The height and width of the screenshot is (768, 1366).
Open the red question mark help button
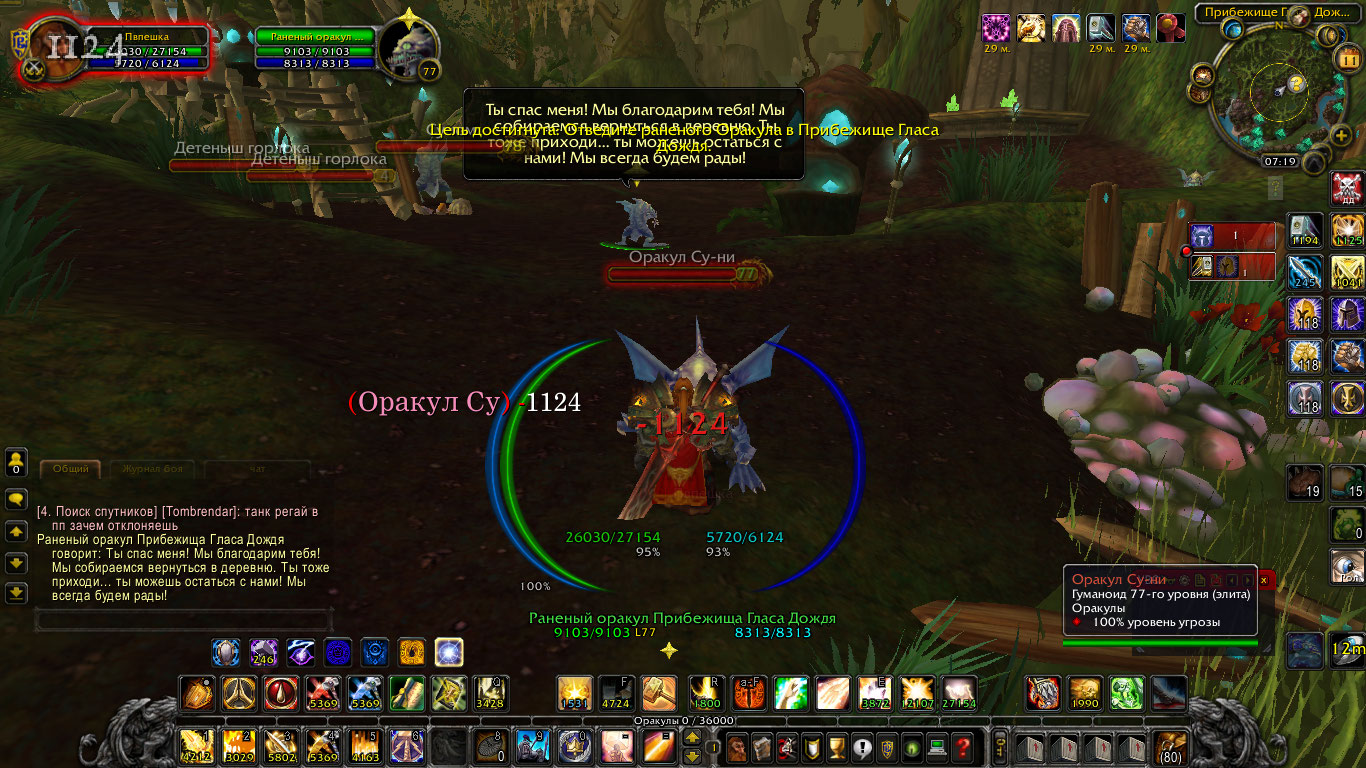point(962,746)
